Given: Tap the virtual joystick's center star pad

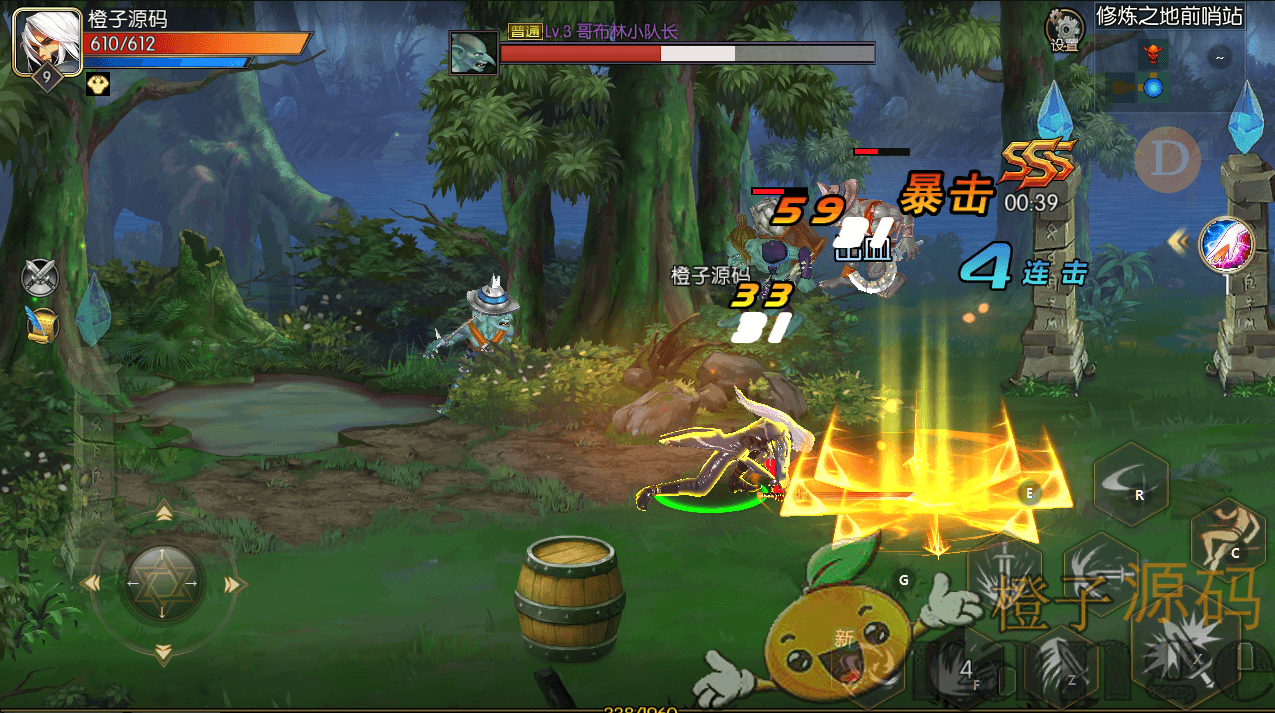Looking at the screenshot, I should pos(163,582).
